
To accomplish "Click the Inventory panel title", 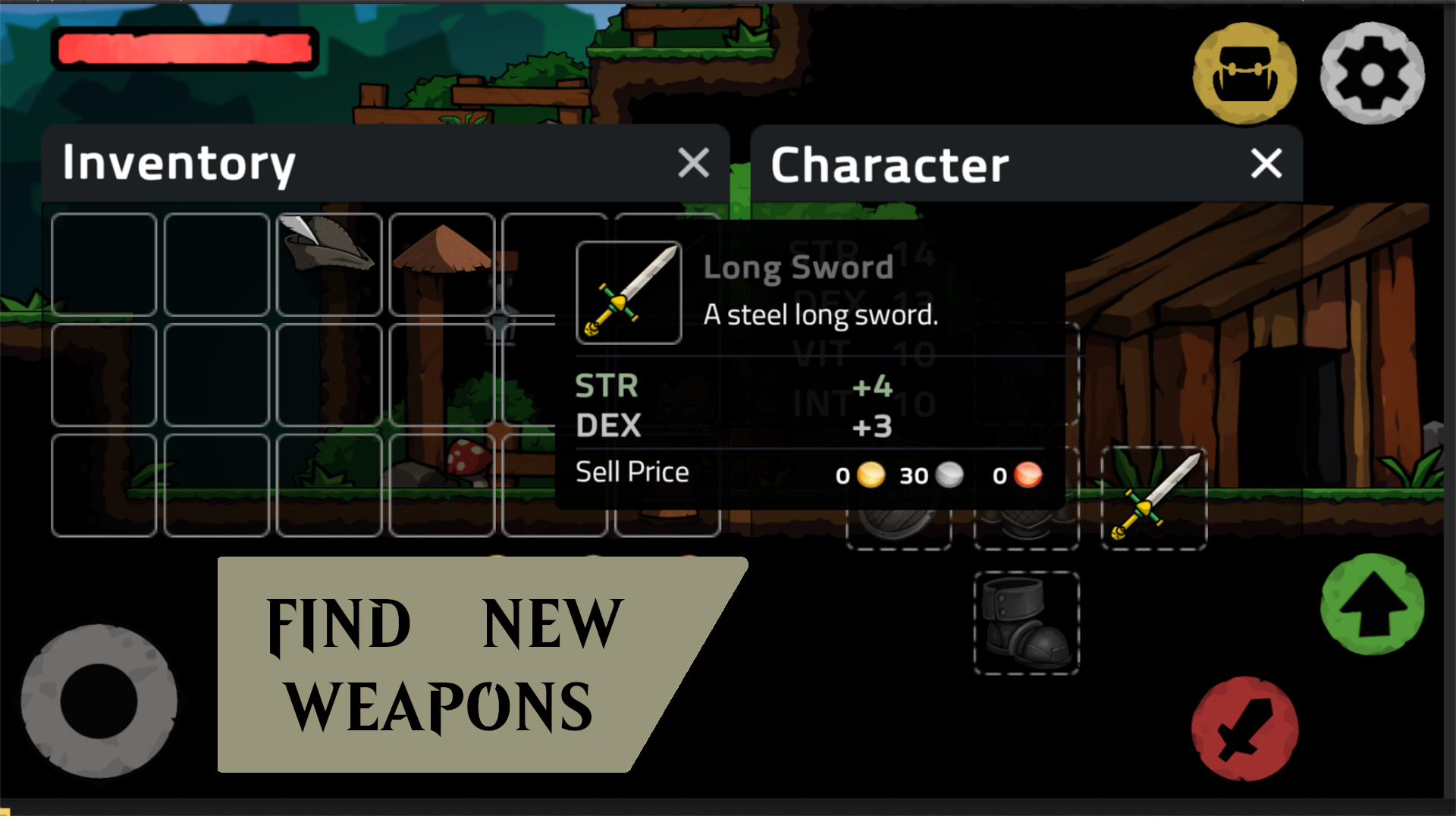I will tap(179, 162).
